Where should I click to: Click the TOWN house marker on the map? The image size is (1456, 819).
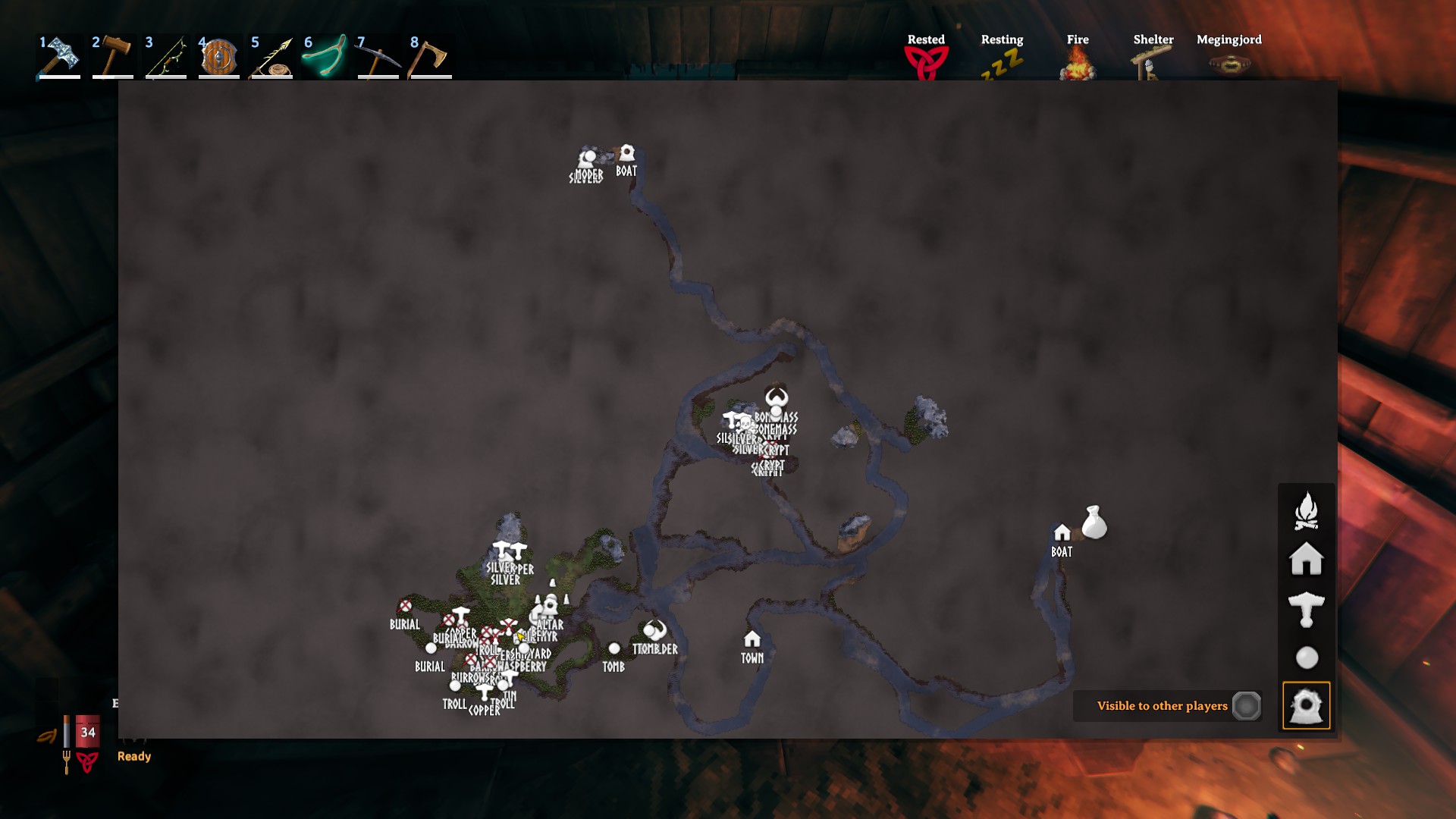click(x=752, y=639)
